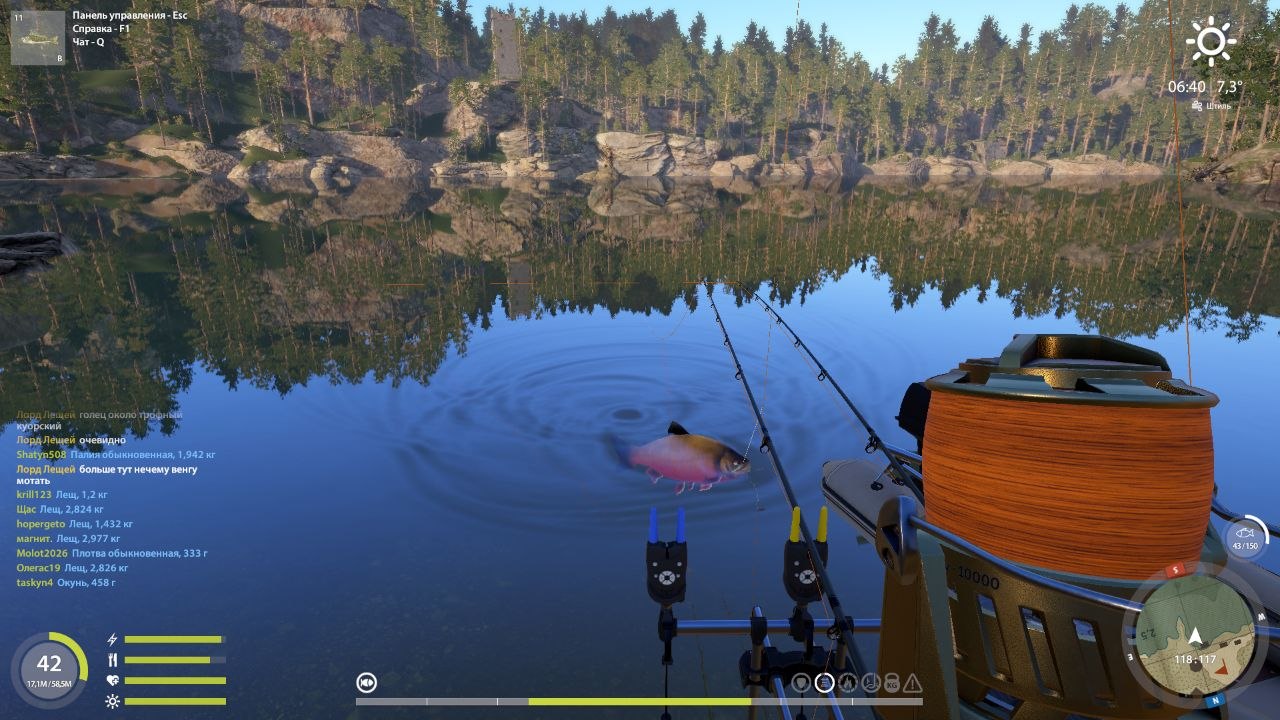This screenshot has height=720, width=1280.
Task: Toggle the clock retrieve status indicator
Action: tap(871, 683)
